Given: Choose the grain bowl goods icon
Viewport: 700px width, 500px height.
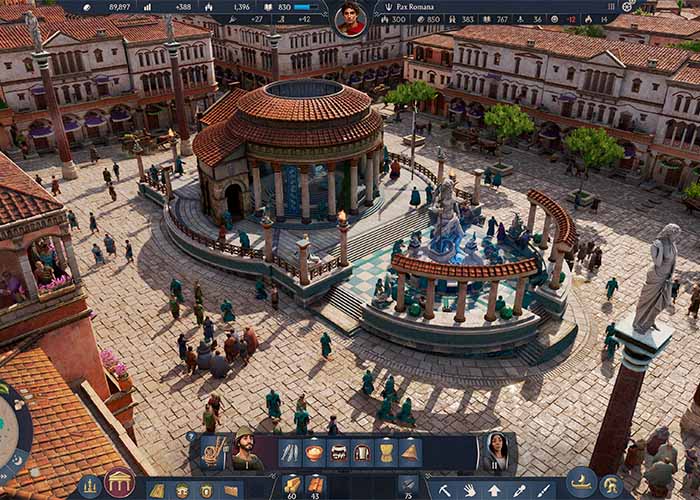Looking at the screenshot, I should [314, 453].
